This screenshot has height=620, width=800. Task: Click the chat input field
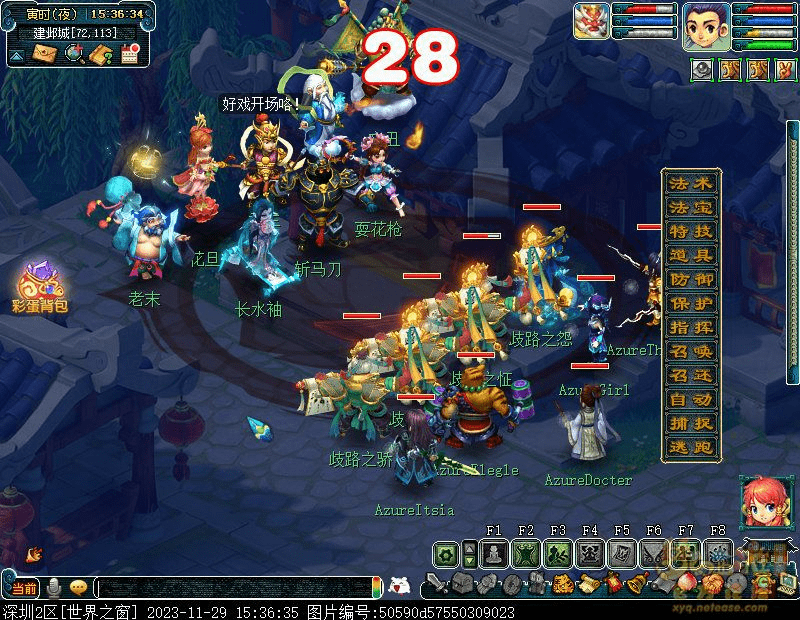[235, 588]
